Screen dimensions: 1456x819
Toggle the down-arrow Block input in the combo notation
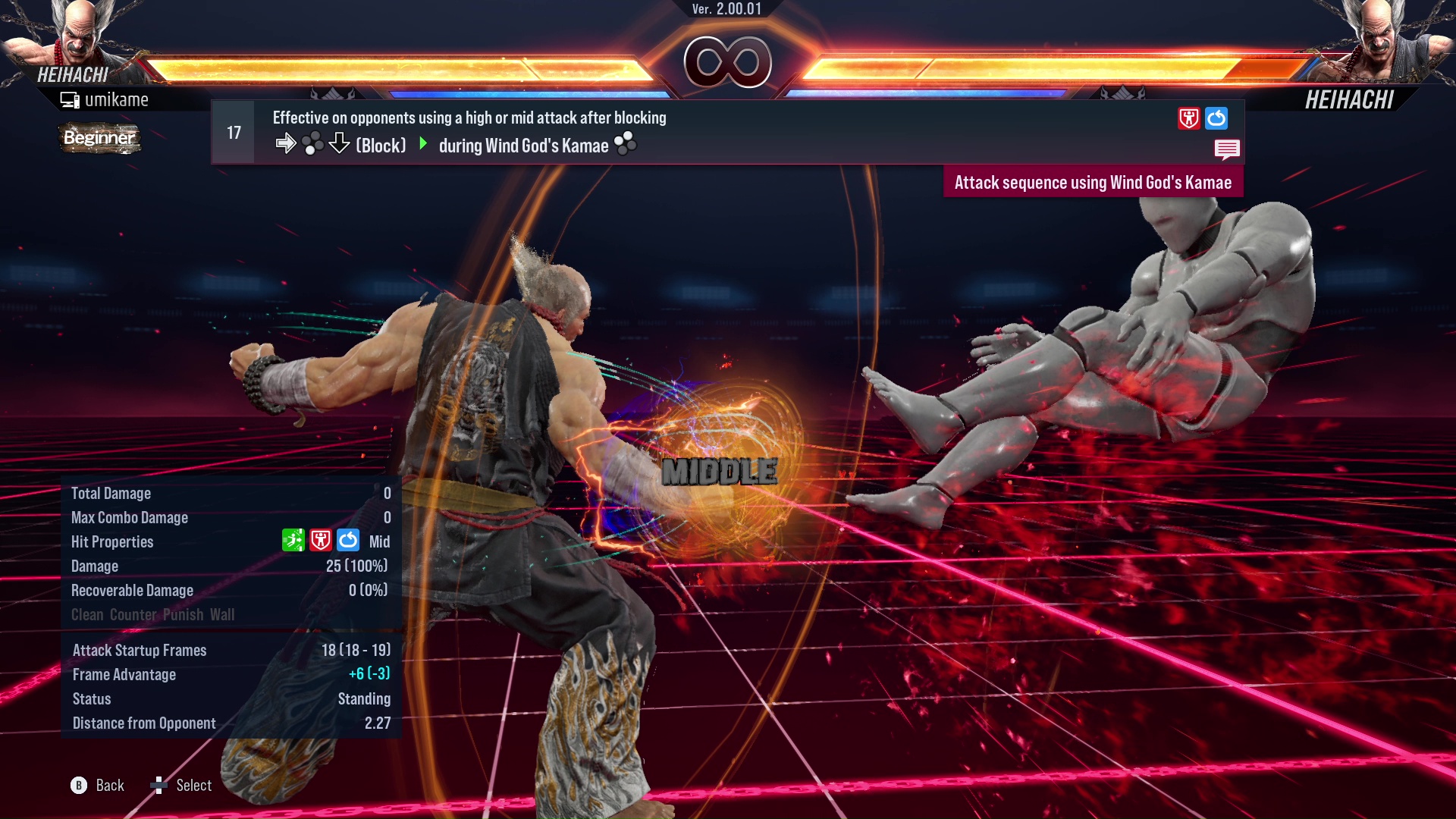click(x=339, y=144)
